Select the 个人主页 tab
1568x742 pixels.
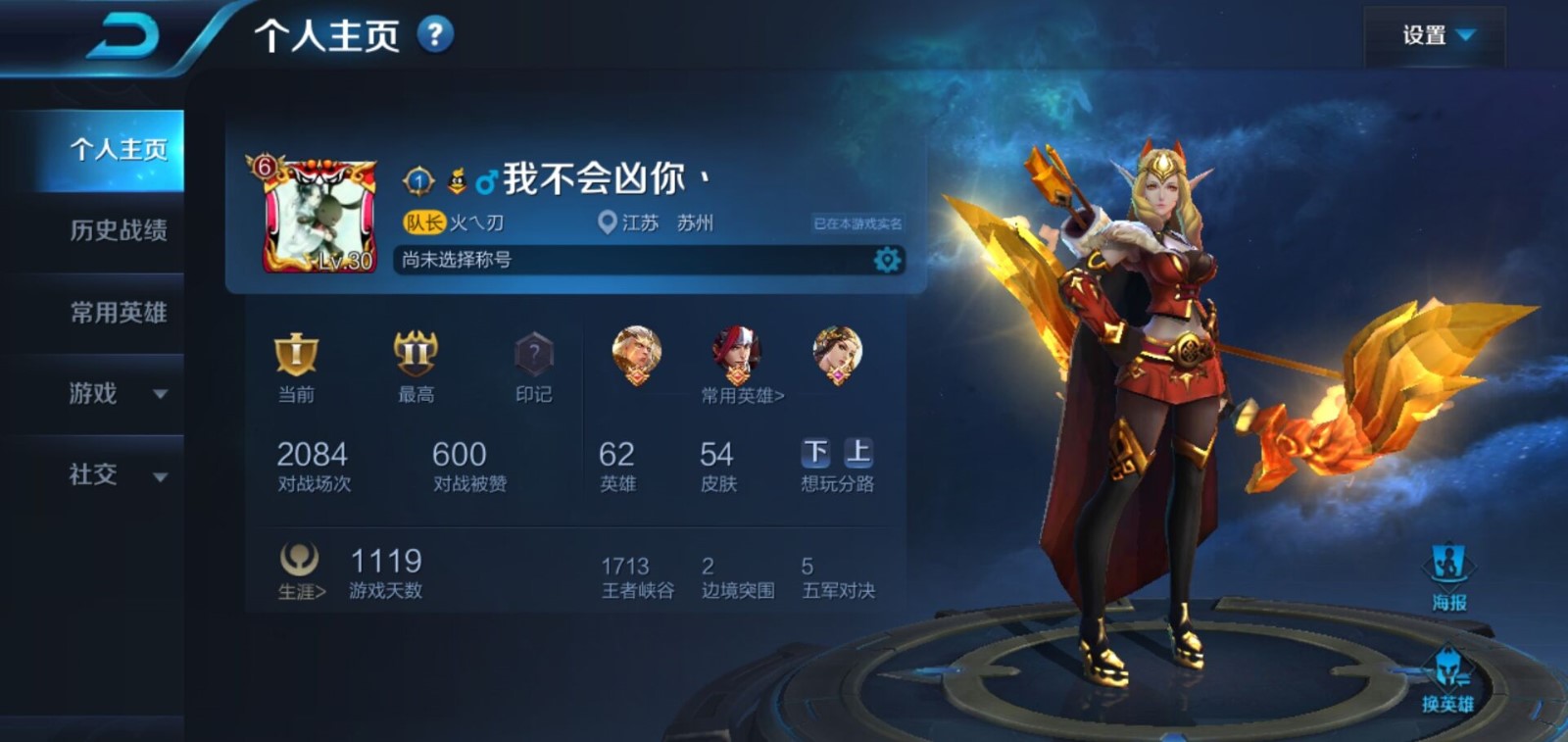(118, 149)
